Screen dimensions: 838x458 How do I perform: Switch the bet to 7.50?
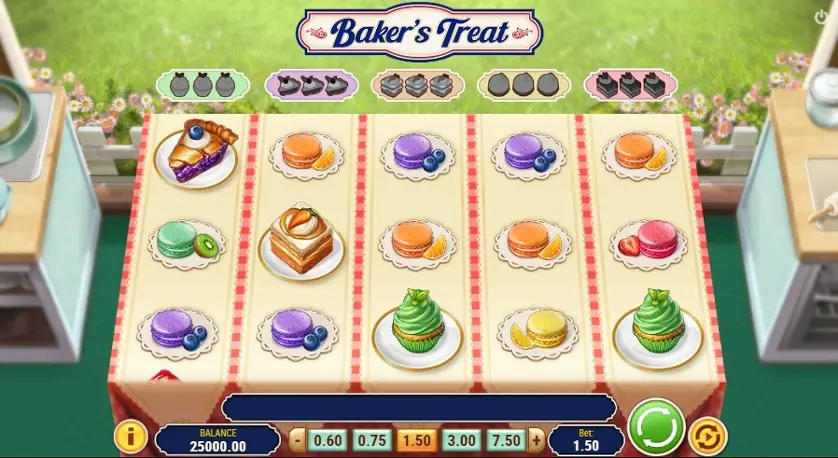click(x=507, y=440)
